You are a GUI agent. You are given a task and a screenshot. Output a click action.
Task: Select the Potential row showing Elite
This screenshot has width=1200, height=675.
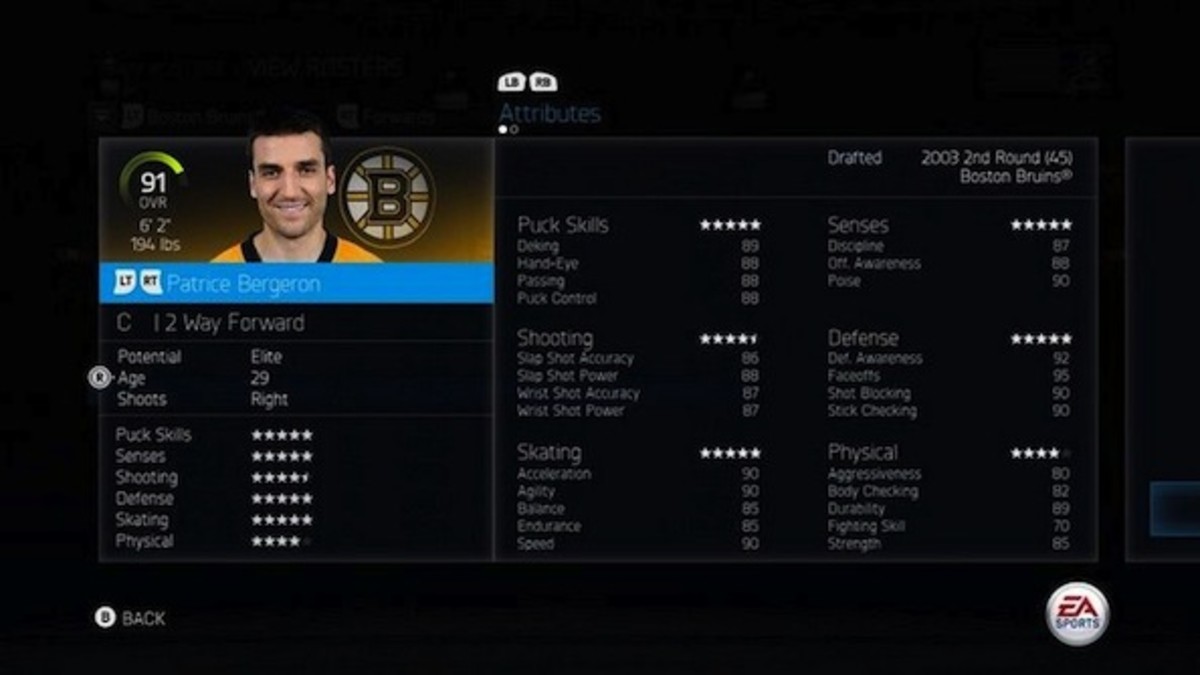click(200, 356)
